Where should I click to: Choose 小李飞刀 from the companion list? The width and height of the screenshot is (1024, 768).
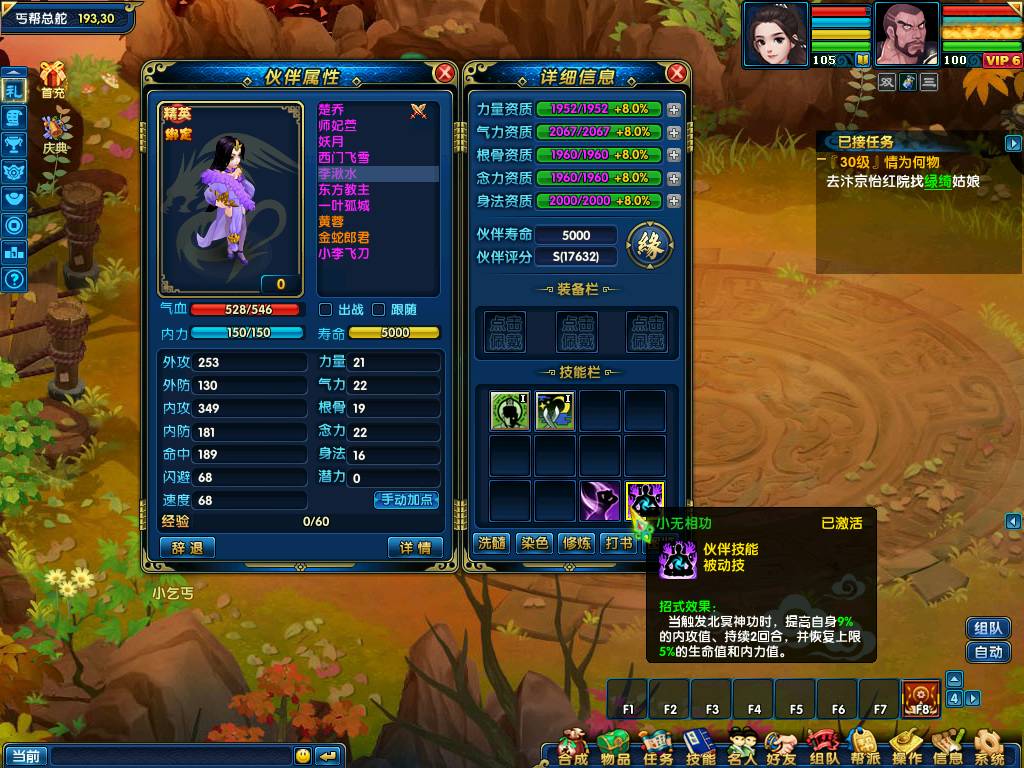(x=344, y=254)
